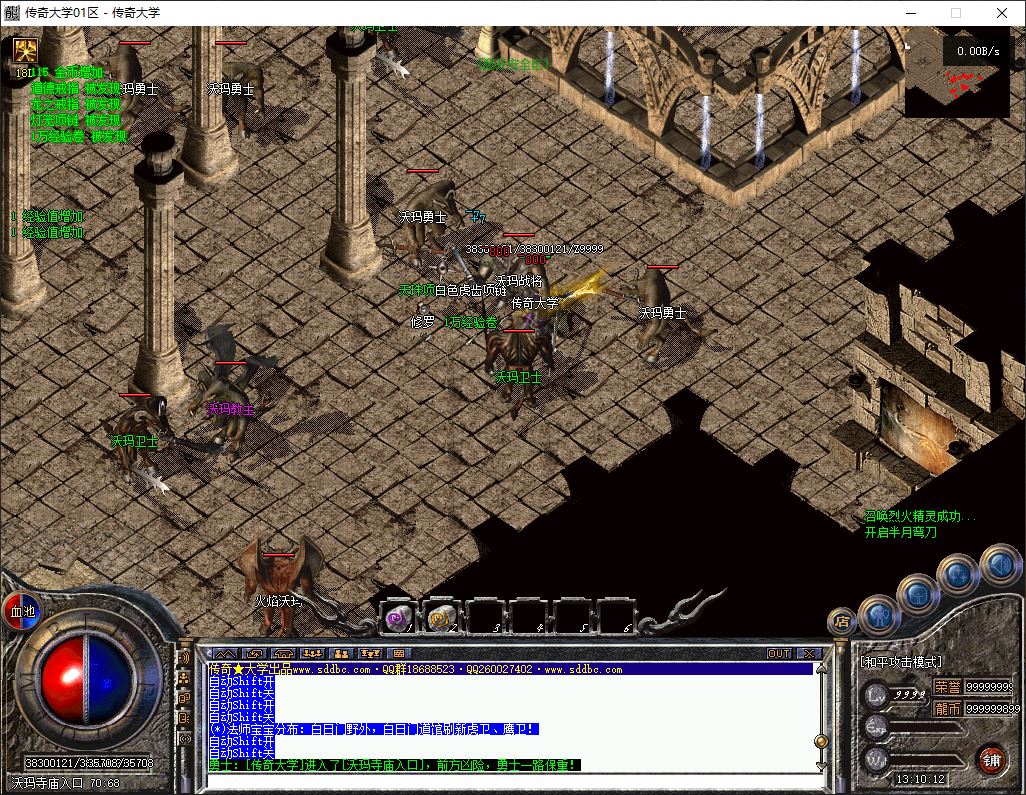The image size is (1026, 795).
Task: Click the 血池 blood pool orb button
Action: click(x=22, y=611)
